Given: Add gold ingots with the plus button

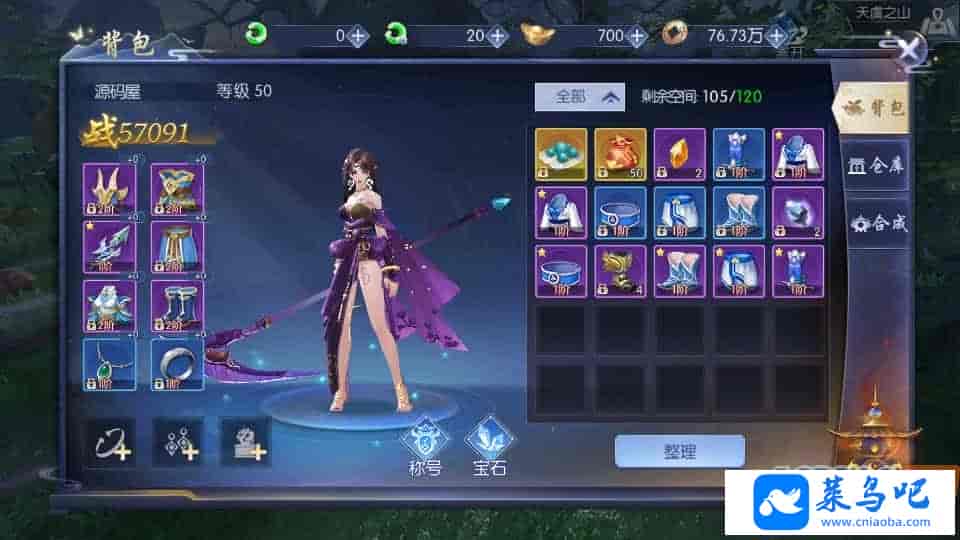Looking at the screenshot, I should pyautogui.click(x=636, y=36).
